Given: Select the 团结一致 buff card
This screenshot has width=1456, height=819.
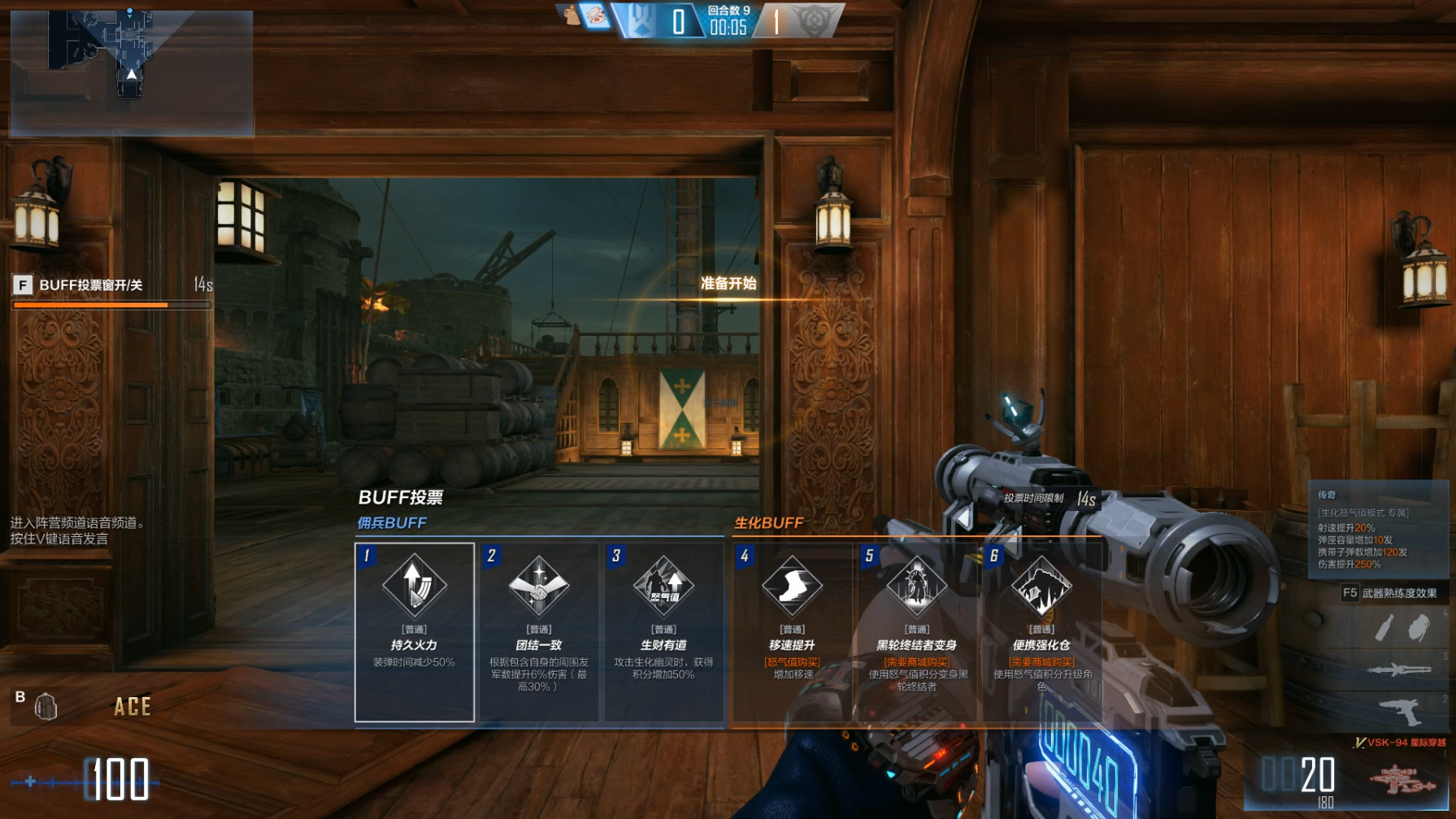Looking at the screenshot, I should 539,631.
